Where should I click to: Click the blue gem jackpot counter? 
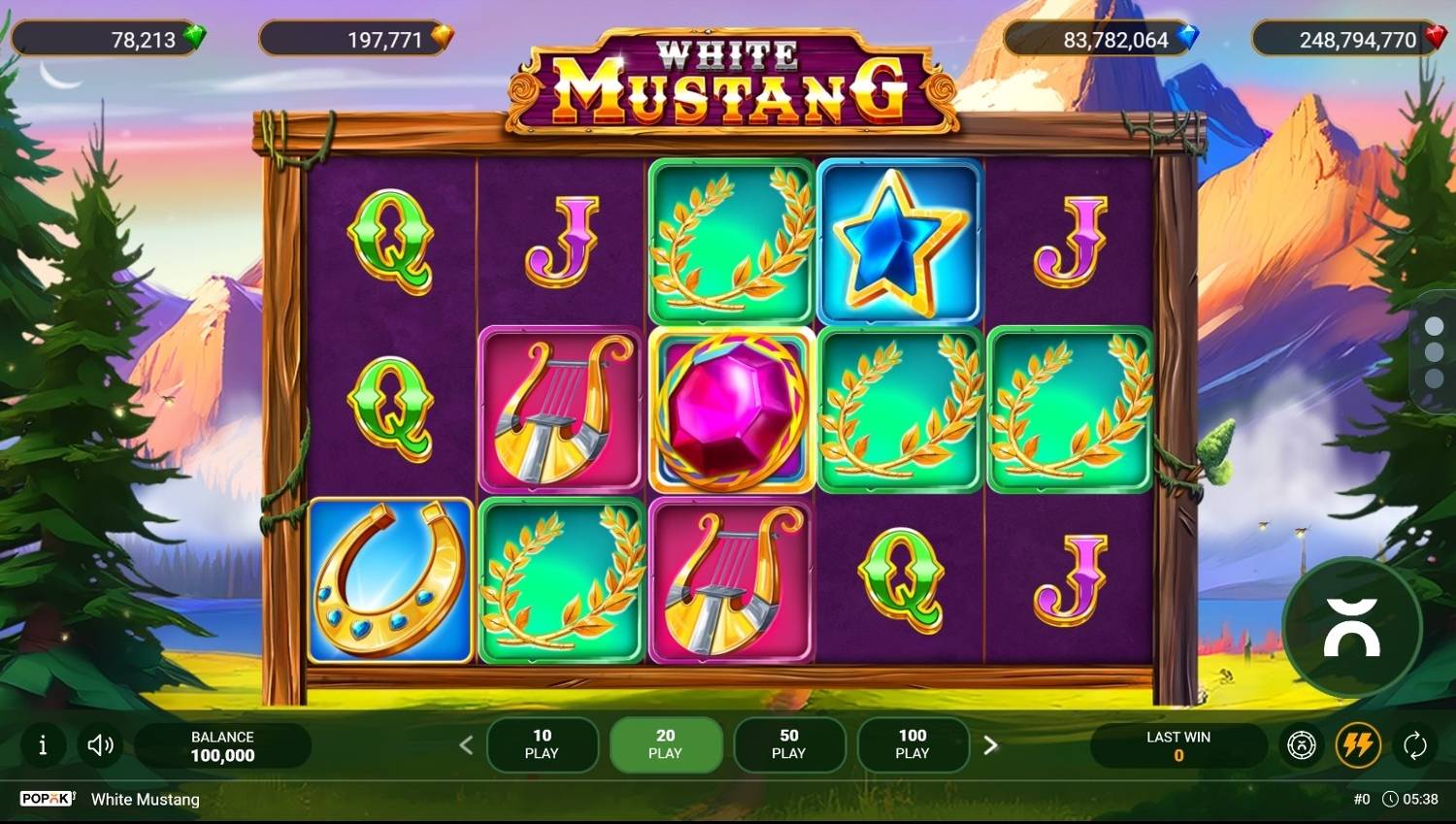pos(1102,40)
